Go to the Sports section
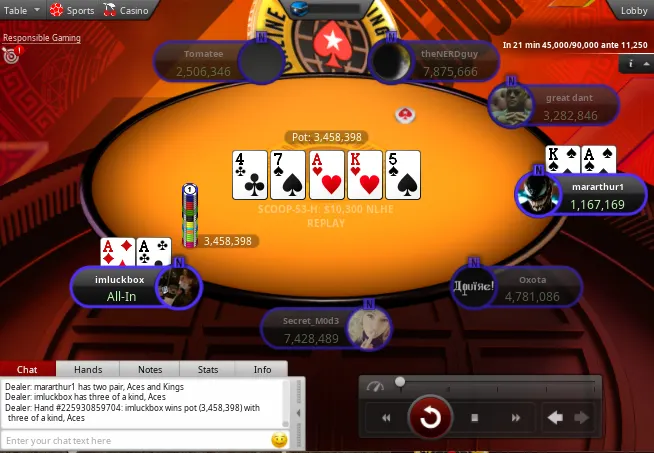 [72, 10]
